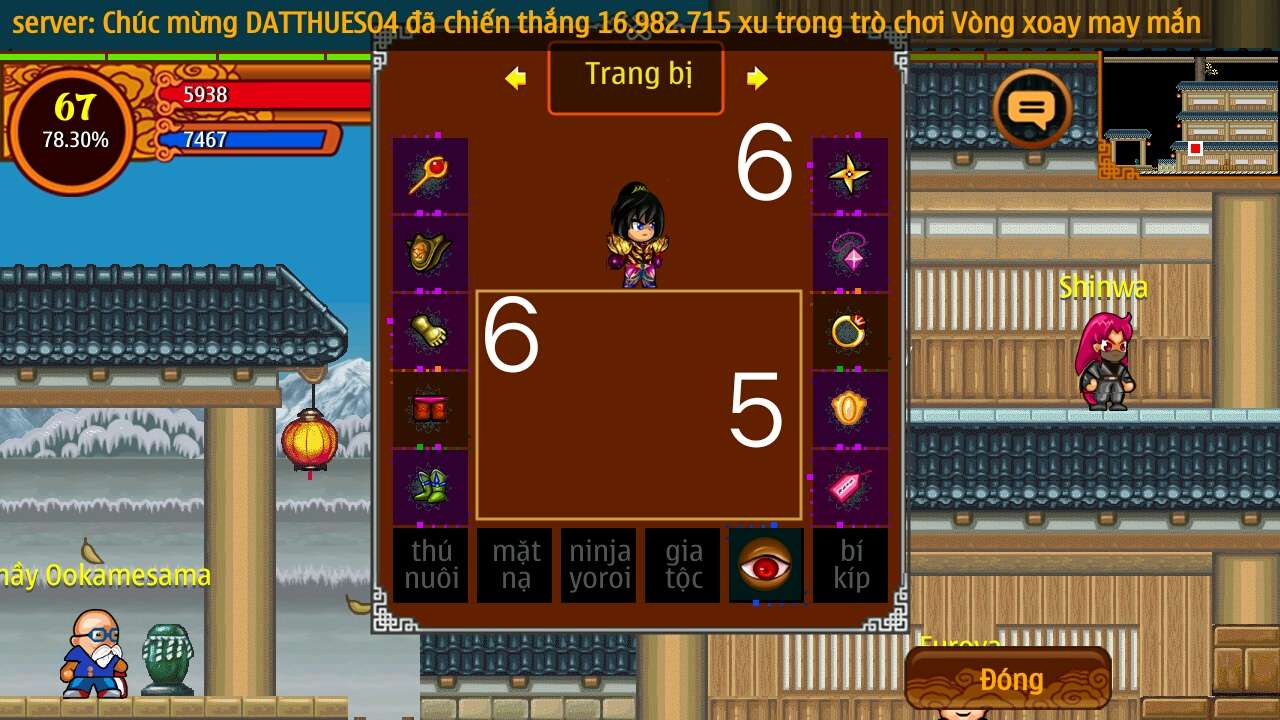Image resolution: width=1280 pixels, height=720 pixels.
Task: Choose the pink pendant necklace slot
Action: [850, 253]
